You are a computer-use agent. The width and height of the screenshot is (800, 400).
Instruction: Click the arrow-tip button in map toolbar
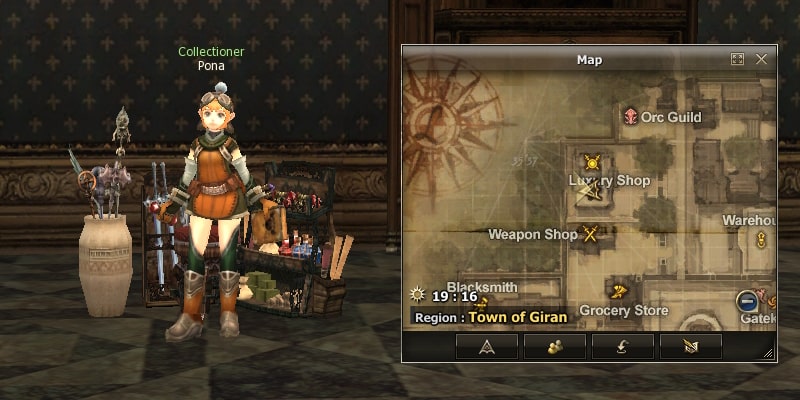pyautogui.click(x=487, y=346)
